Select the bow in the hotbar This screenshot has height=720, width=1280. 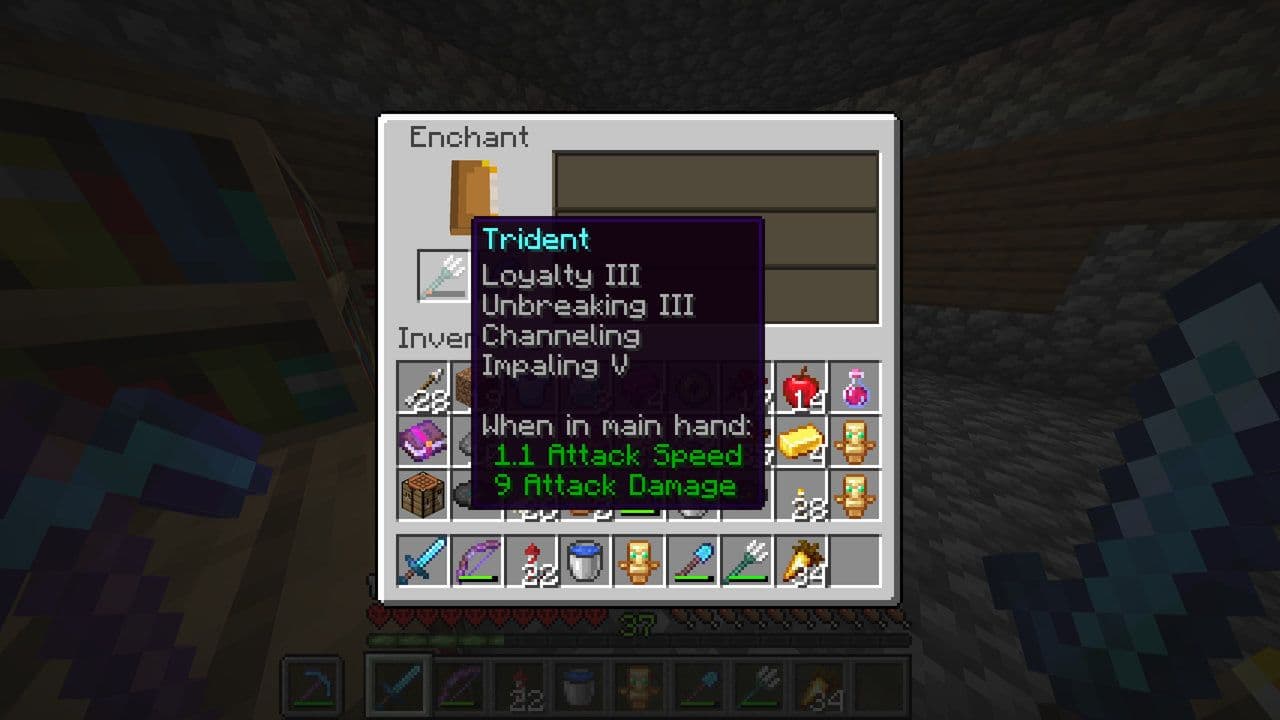pos(478,561)
